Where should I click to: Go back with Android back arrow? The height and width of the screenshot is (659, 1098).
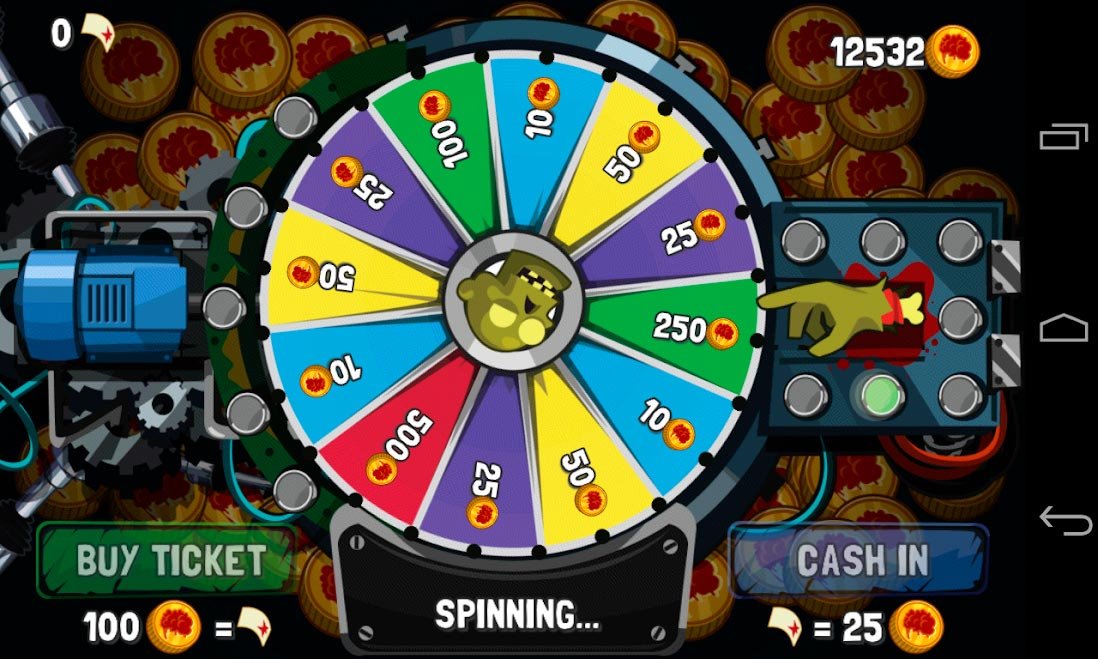pyautogui.click(x=1064, y=520)
